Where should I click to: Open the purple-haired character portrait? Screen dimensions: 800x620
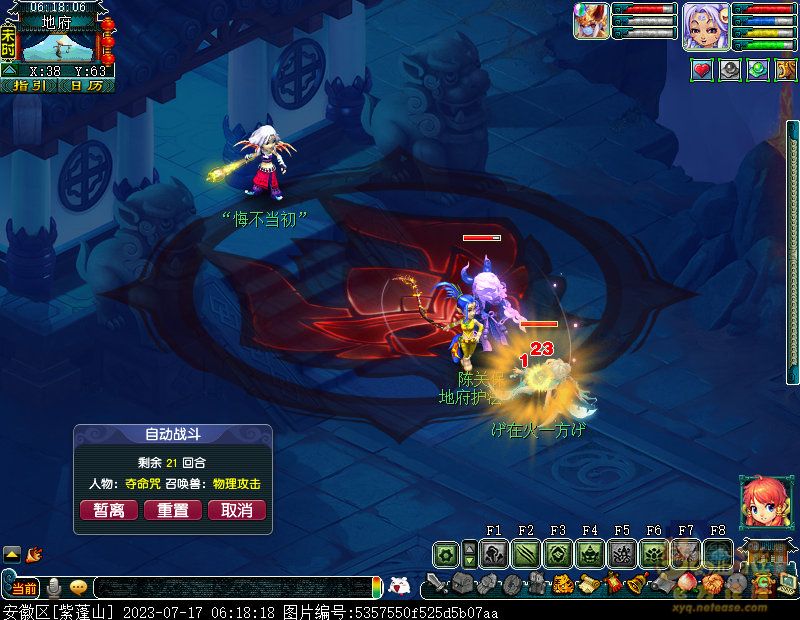[704, 25]
